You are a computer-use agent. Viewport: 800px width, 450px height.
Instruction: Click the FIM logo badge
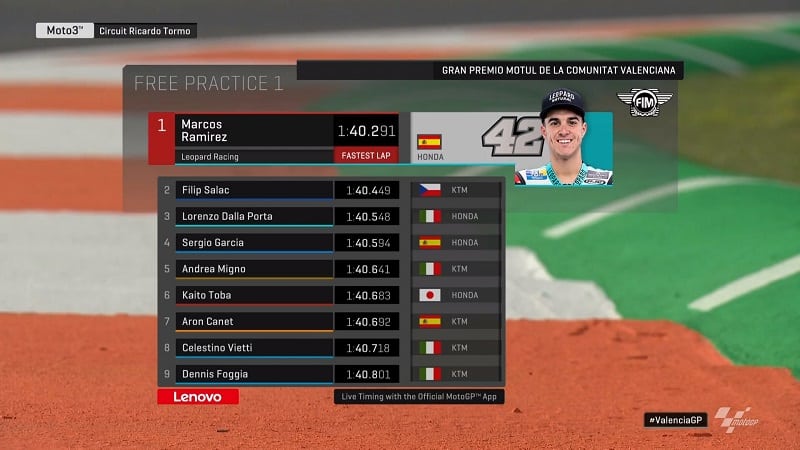644,104
